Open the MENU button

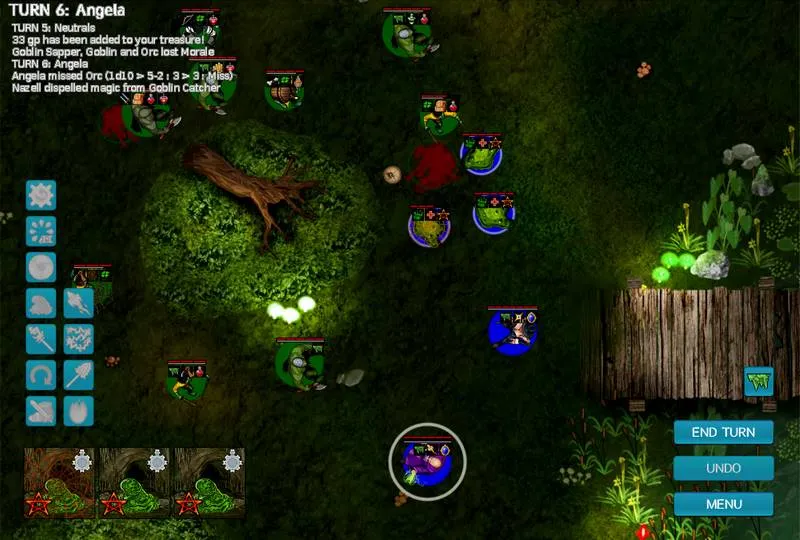(723, 503)
